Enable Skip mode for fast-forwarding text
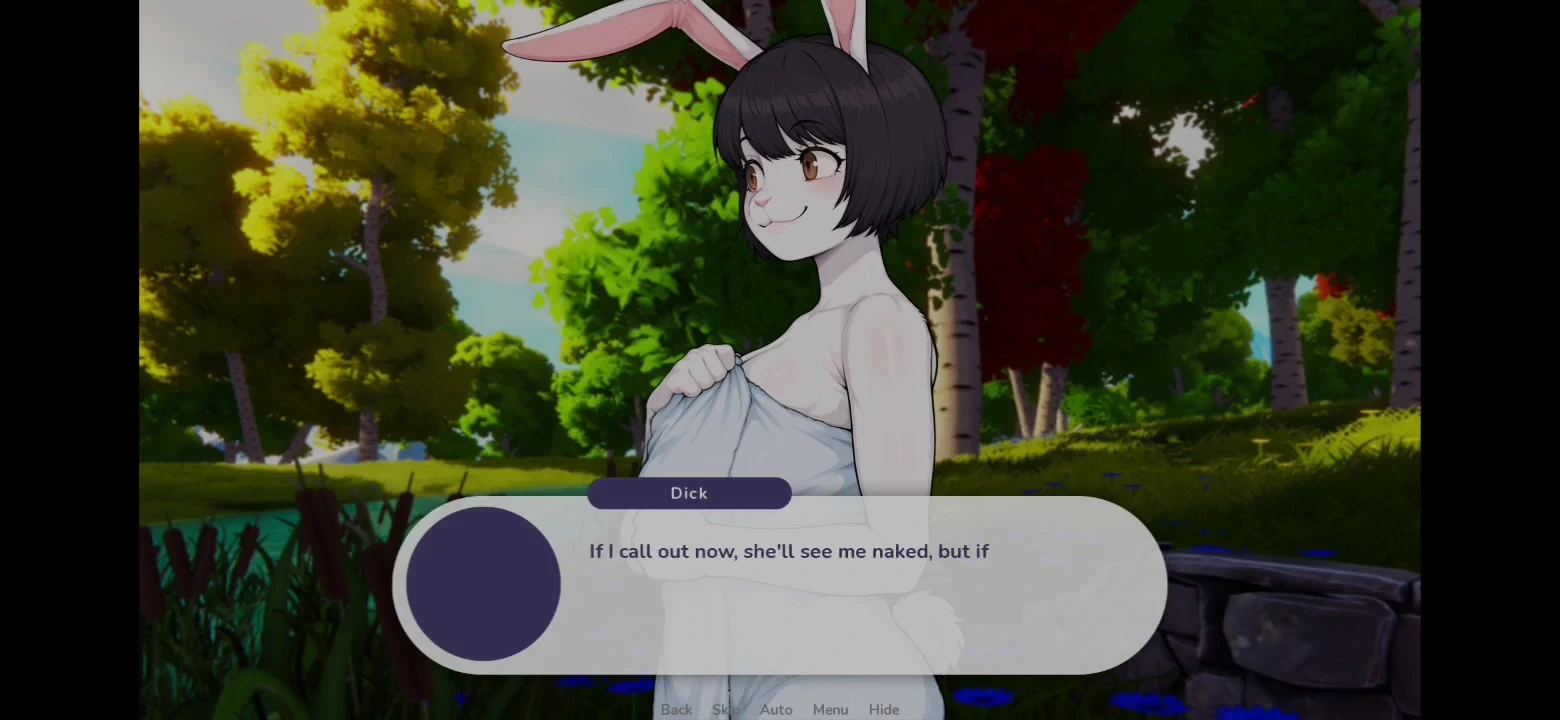This screenshot has height=720, width=1560. [724, 709]
